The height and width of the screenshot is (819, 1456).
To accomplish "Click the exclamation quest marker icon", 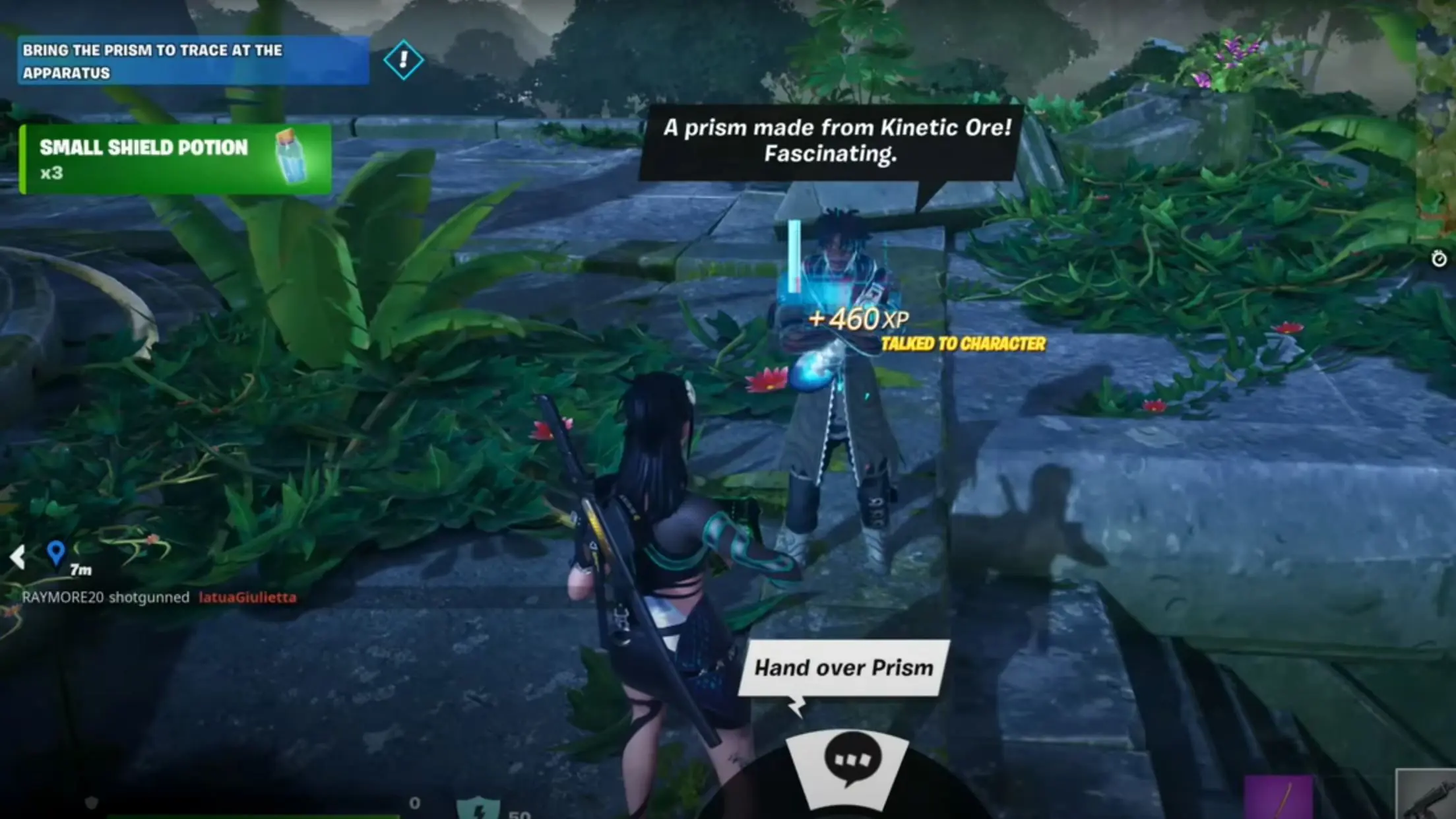I will [404, 59].
